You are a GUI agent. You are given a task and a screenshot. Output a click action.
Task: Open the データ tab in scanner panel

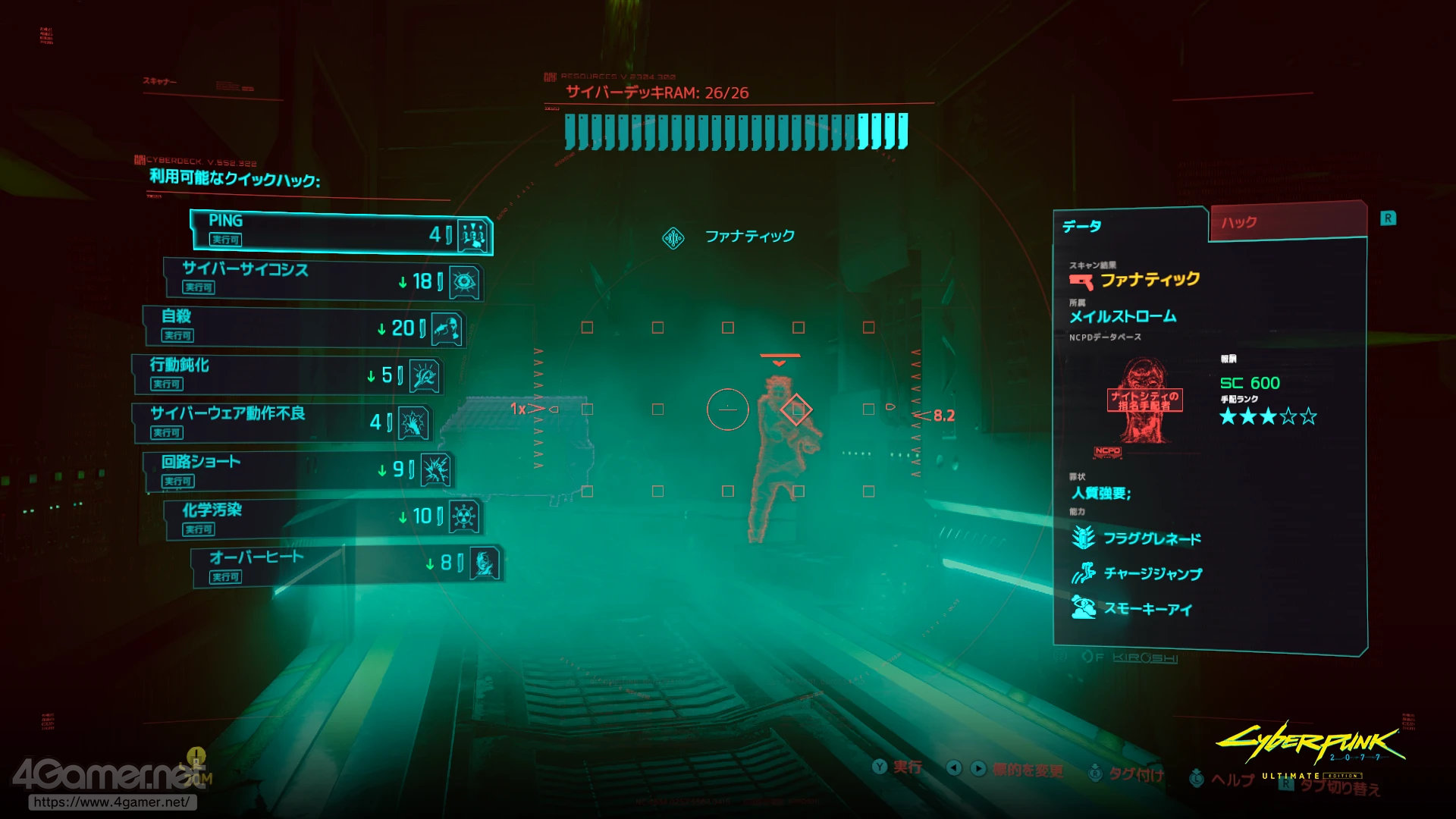(1130, 226)
